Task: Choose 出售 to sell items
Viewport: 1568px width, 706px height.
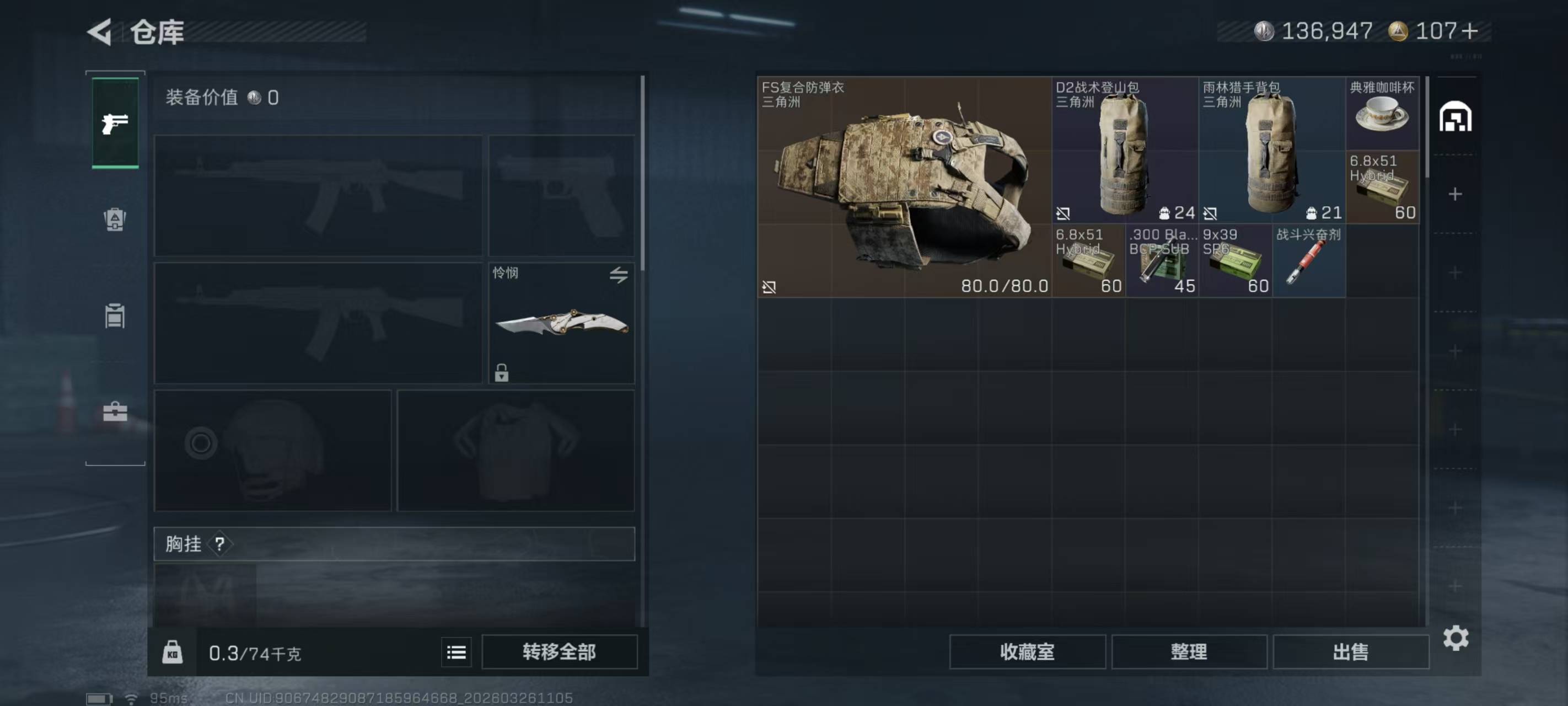Action: pyautogui.click(x=1350, y=652)
